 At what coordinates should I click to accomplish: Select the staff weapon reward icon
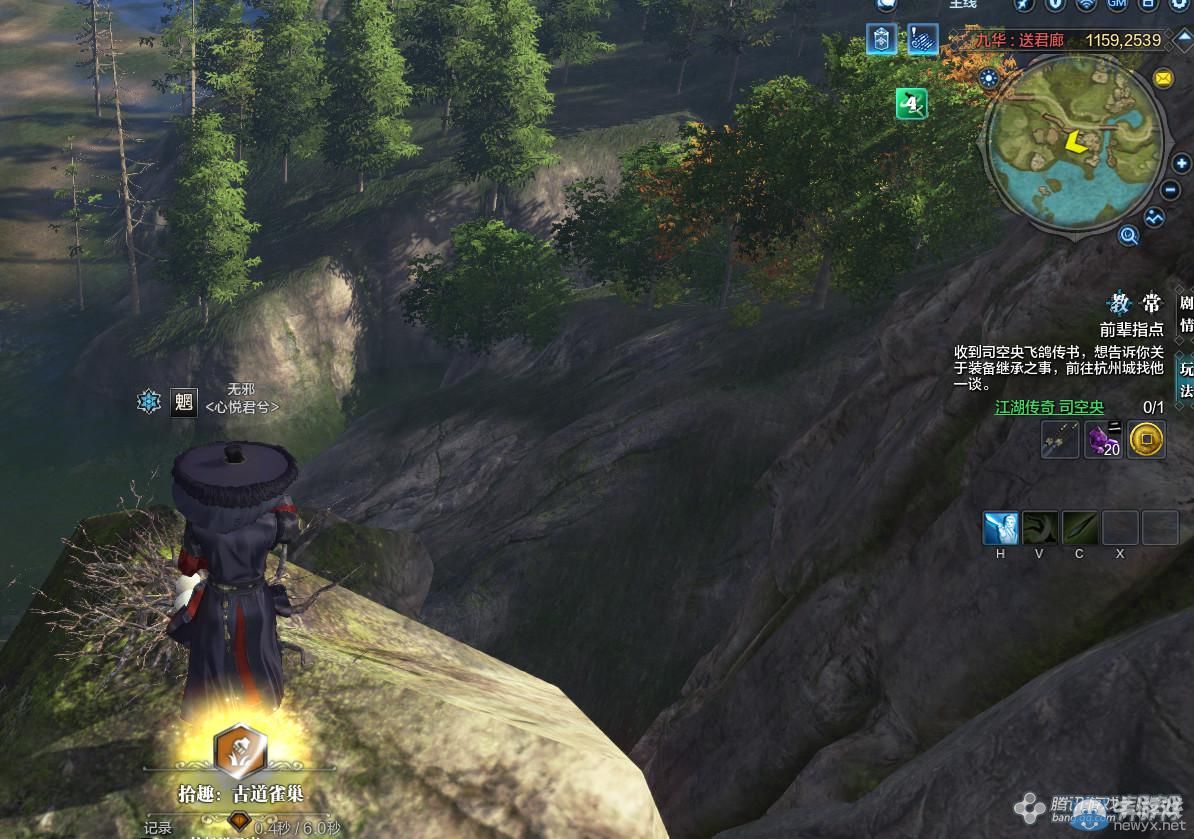point(1060,439)
